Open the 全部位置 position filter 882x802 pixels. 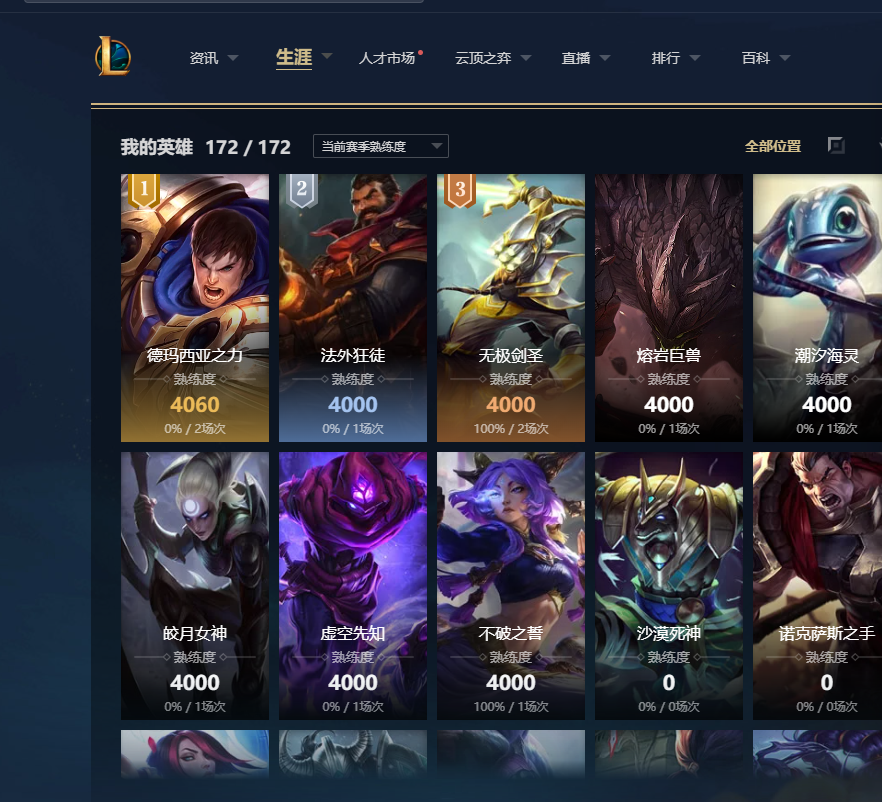773,146
